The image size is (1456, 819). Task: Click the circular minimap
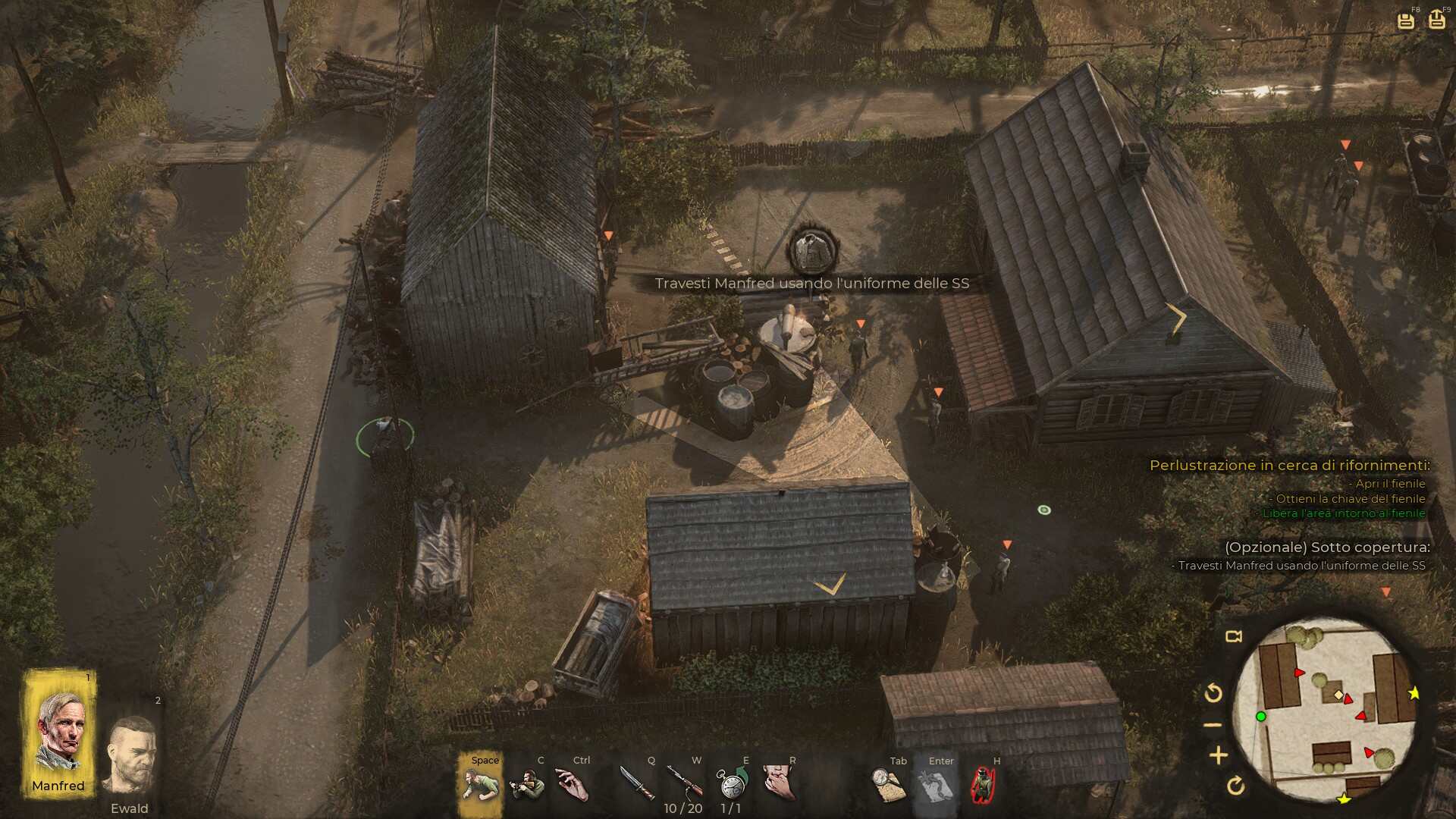(x=1326, y=711)
